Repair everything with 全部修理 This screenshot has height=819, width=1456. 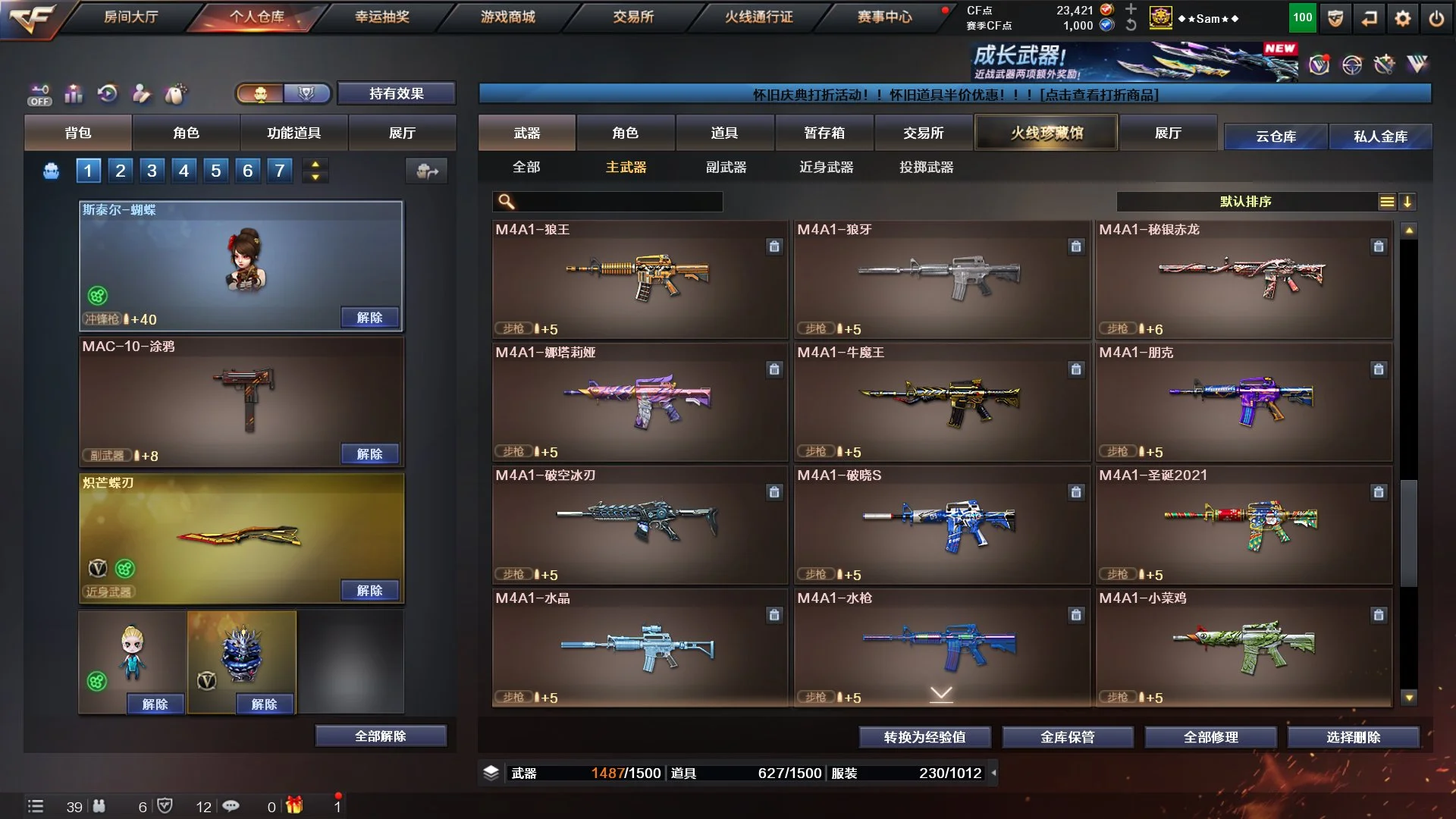(1210, 737)
